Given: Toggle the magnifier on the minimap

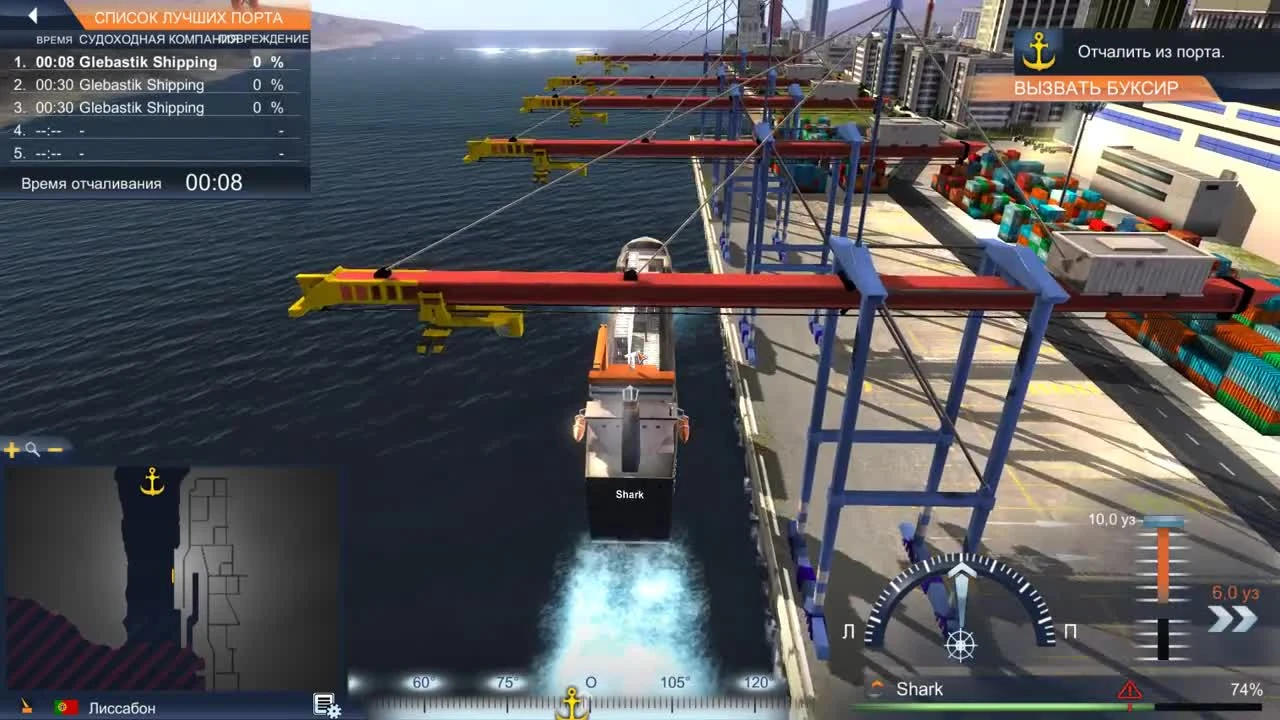Looking at the screenshot, I should point(31,449).
